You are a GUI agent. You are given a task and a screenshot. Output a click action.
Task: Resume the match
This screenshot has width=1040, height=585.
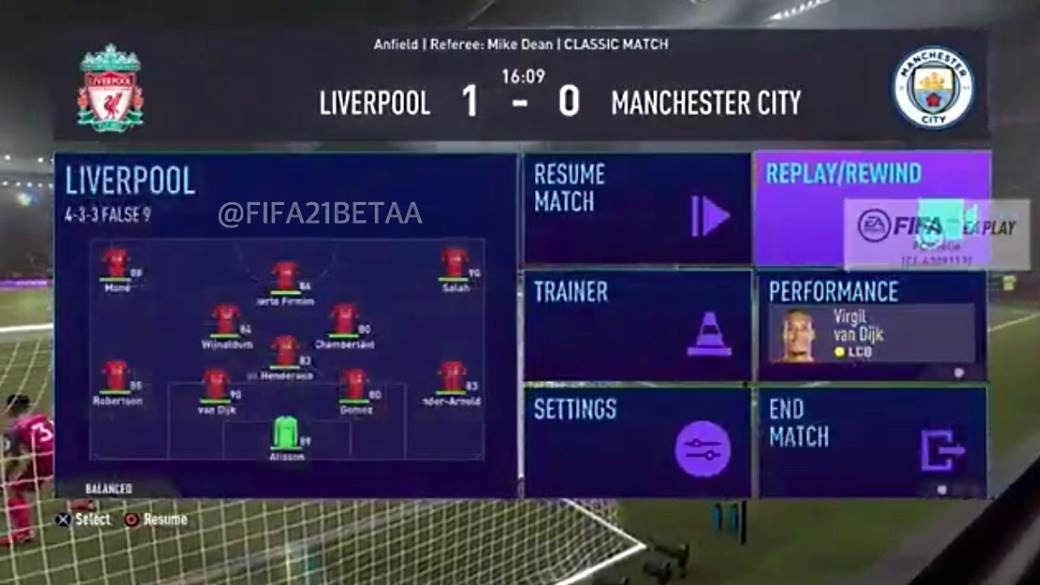point(636,208)
